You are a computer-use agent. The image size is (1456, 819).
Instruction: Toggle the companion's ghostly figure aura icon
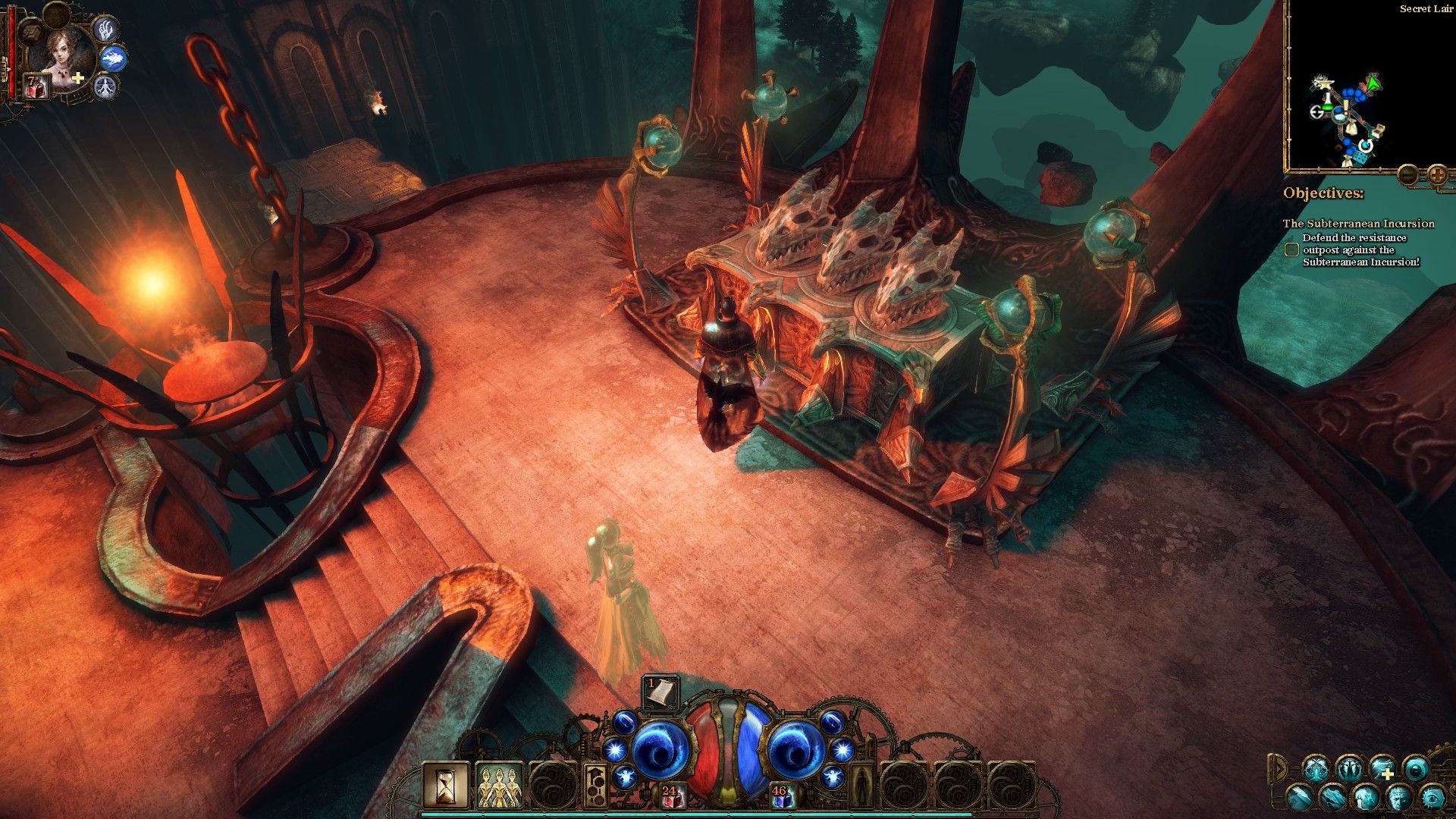pos(105,87)
